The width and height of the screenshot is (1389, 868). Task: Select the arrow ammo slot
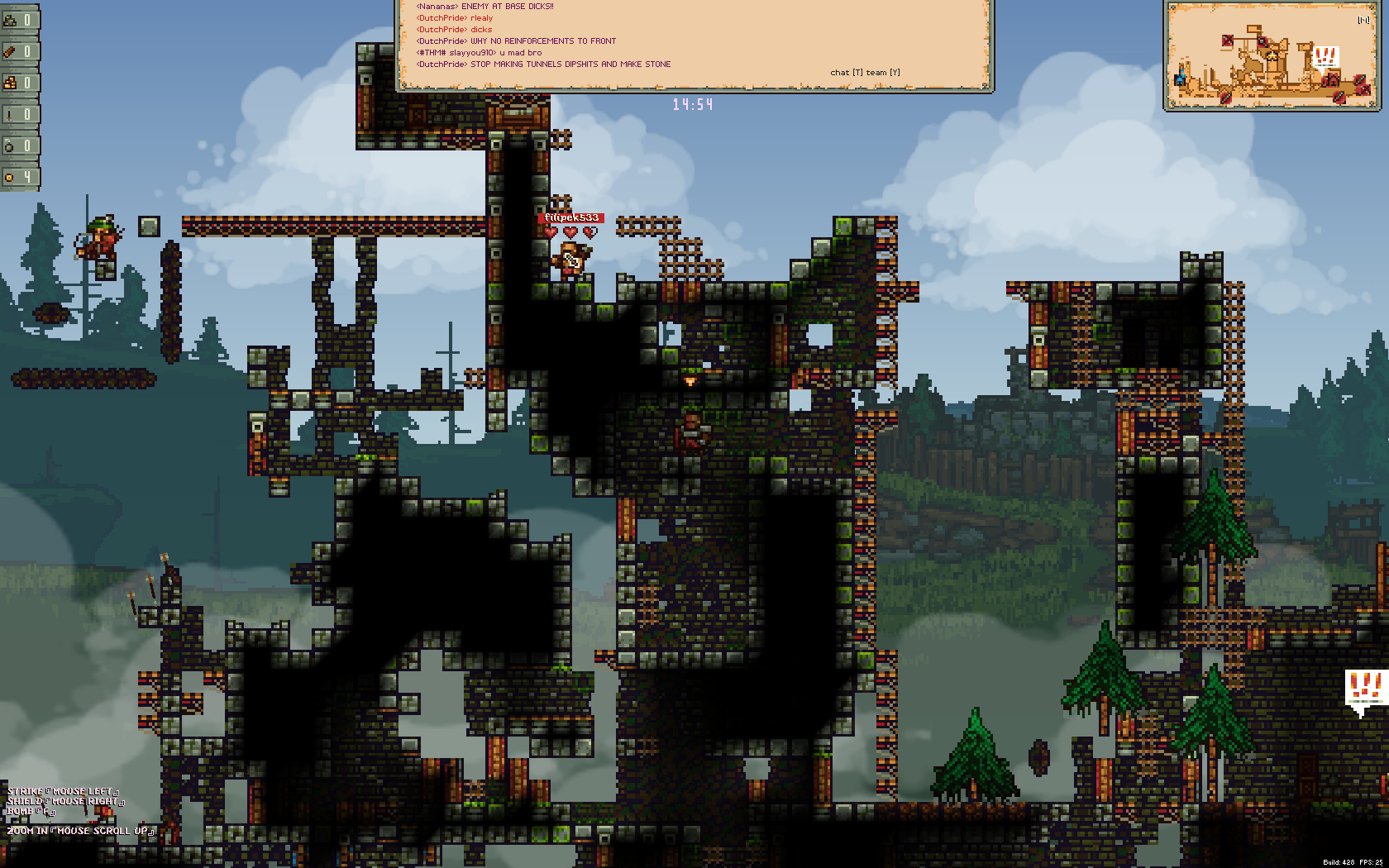pyautogui.click(x=18, y=114)
